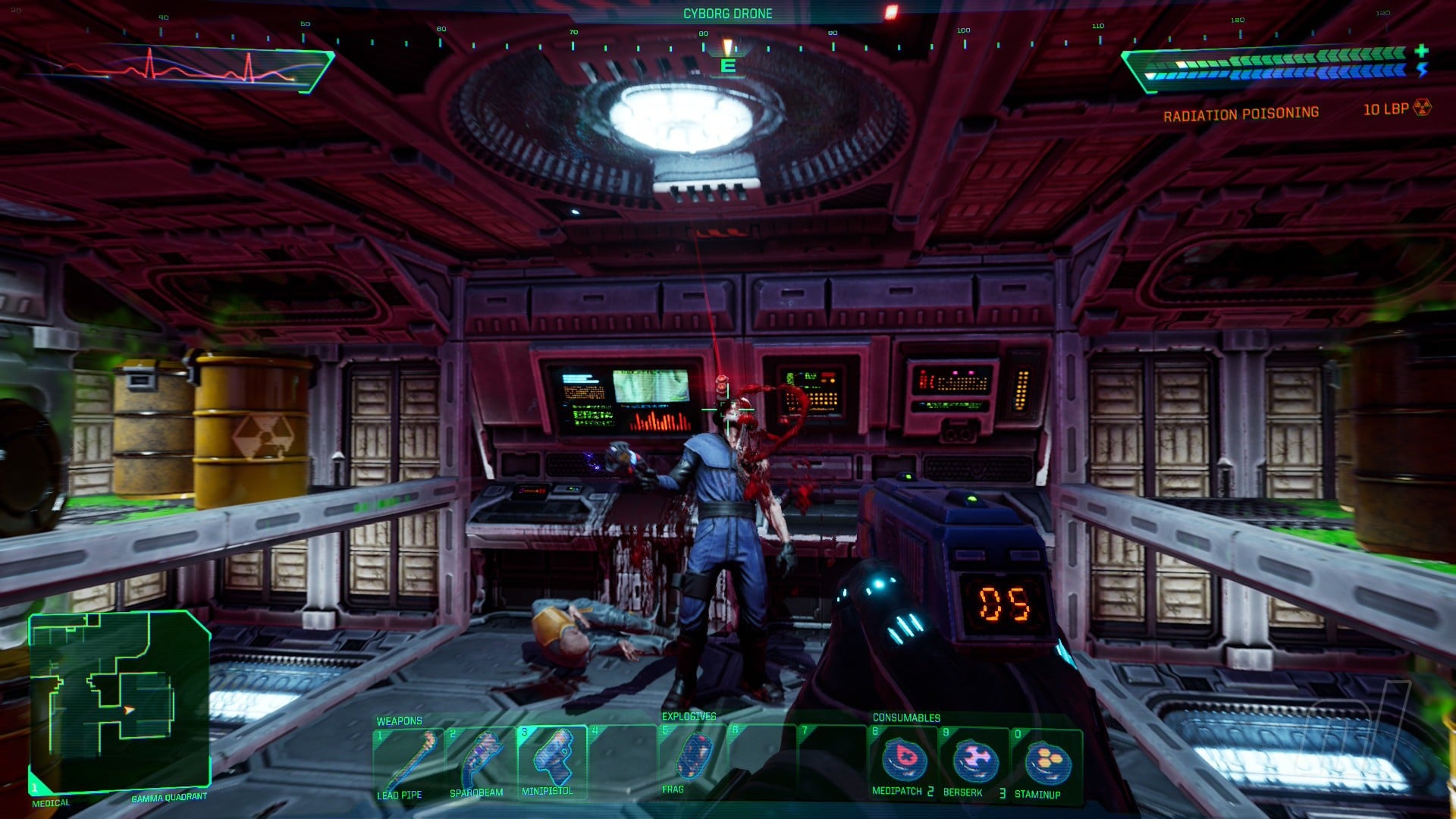Select the Staminup consumable slot
1456x819 pixels.
[x=1046, y=763]
